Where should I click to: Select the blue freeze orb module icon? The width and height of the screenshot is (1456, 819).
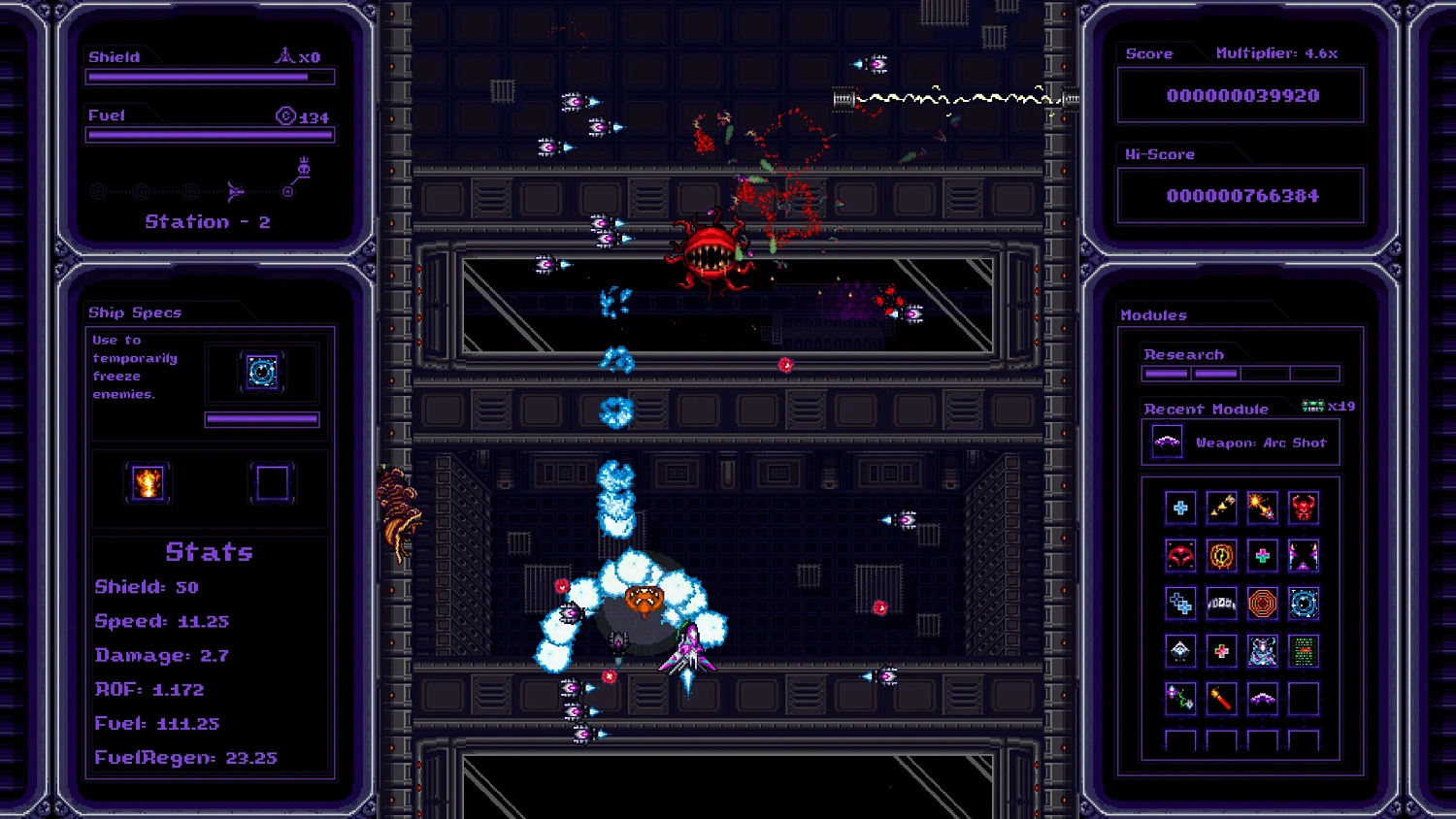1304,603
